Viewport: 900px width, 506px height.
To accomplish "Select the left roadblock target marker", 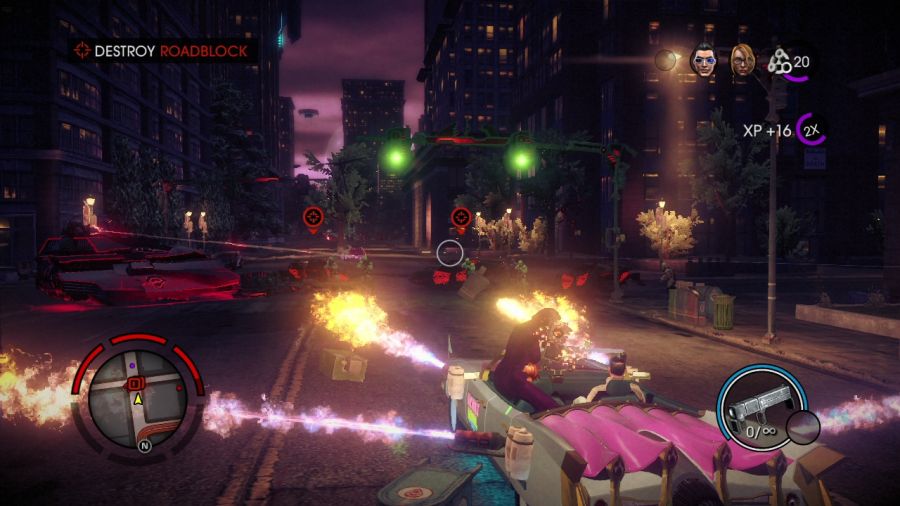I will click(313, 215).
